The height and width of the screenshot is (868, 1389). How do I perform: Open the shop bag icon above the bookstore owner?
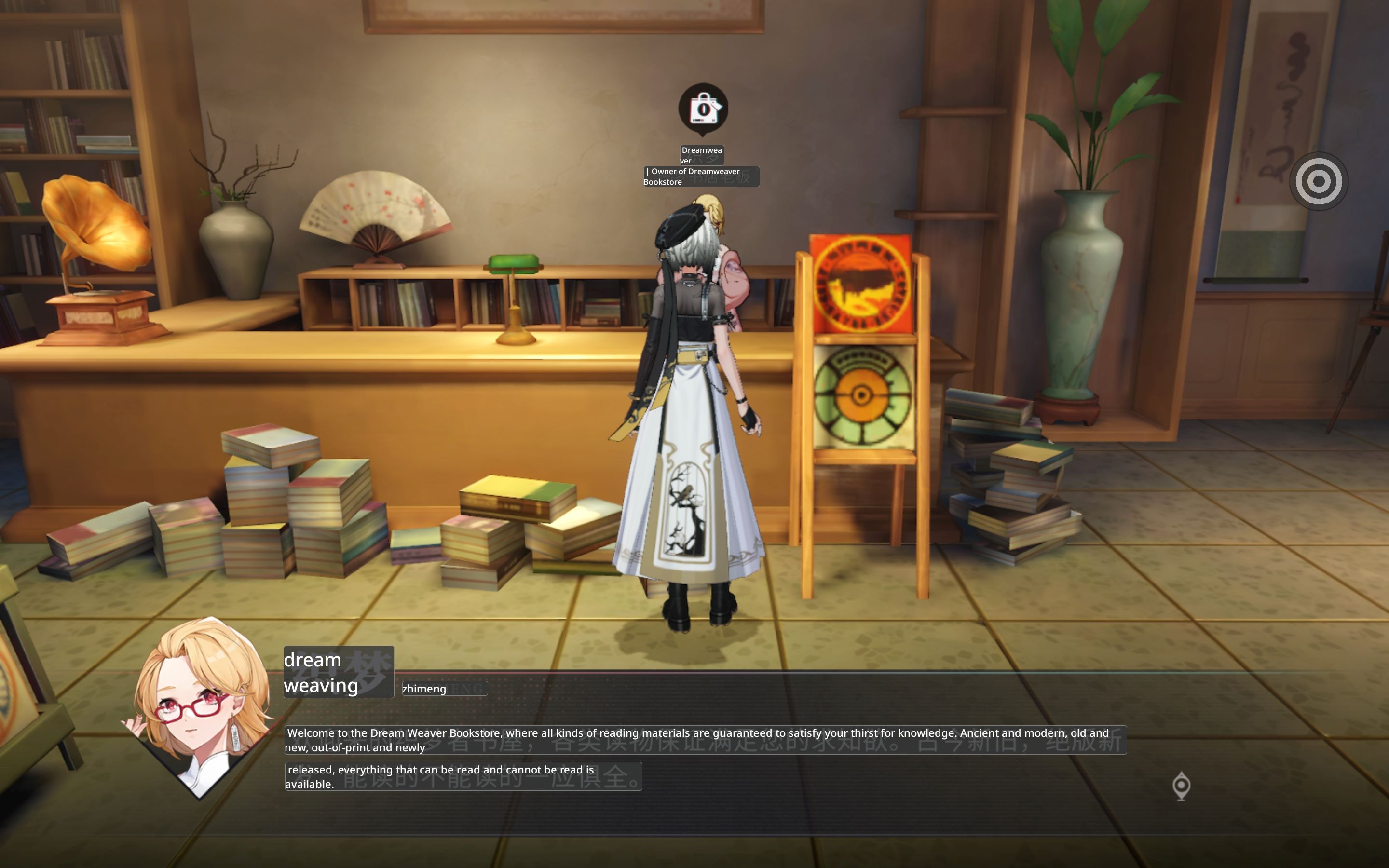[x=703, y=108]
